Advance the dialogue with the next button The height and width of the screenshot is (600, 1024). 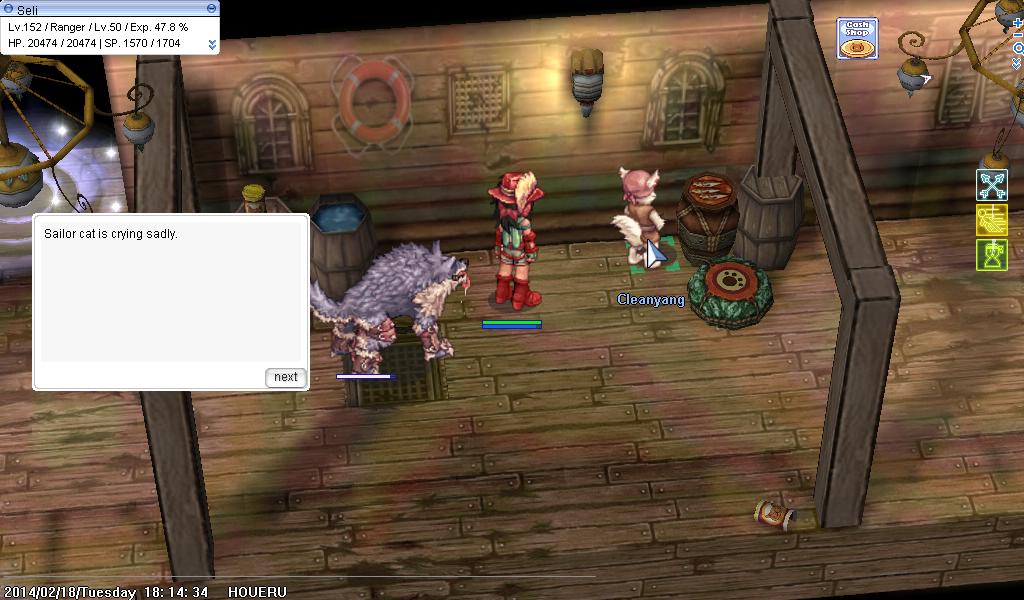[286, 377]
